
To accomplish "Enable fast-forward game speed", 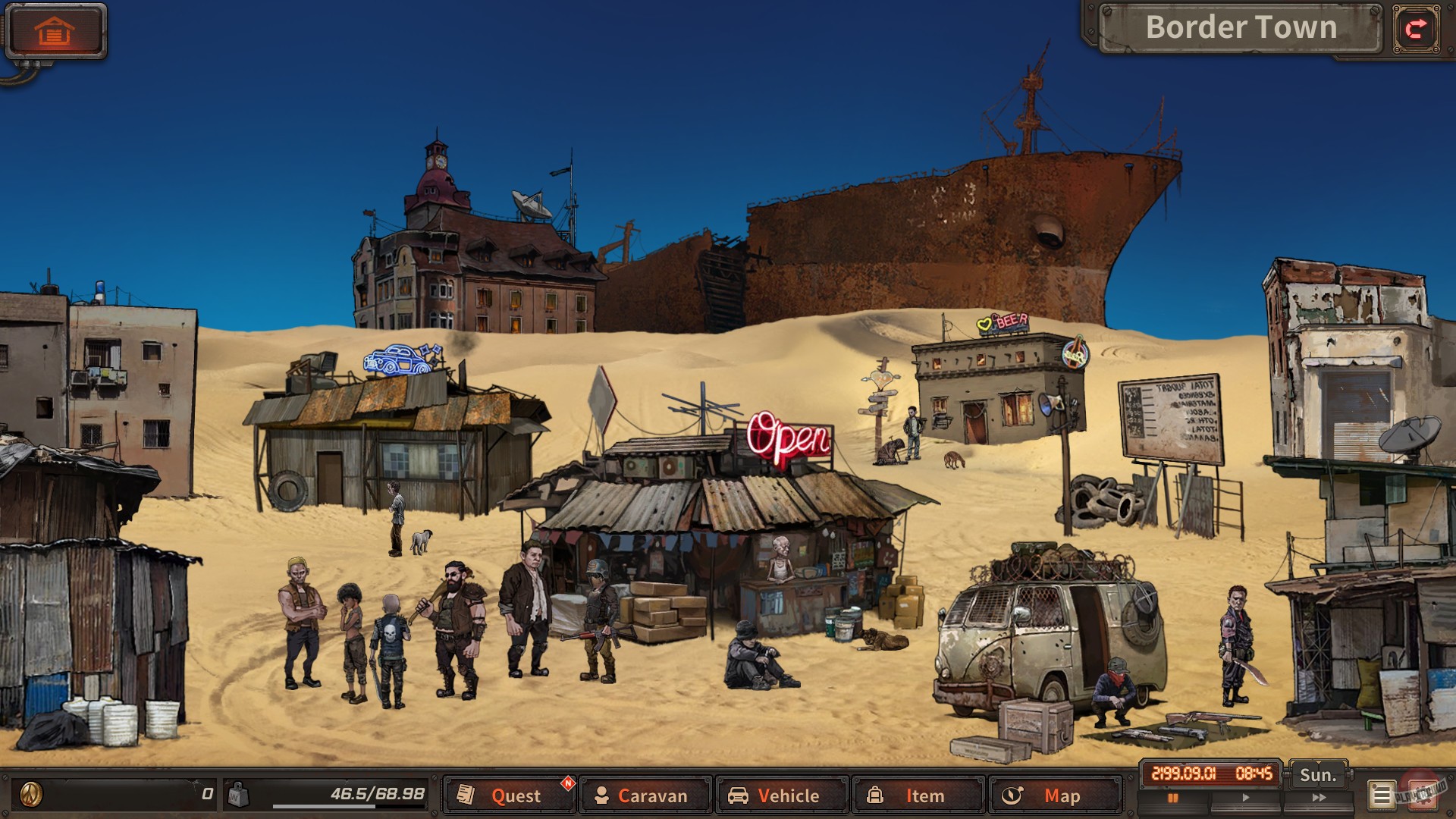I will pyautogui.click(x=1319, y=796).
